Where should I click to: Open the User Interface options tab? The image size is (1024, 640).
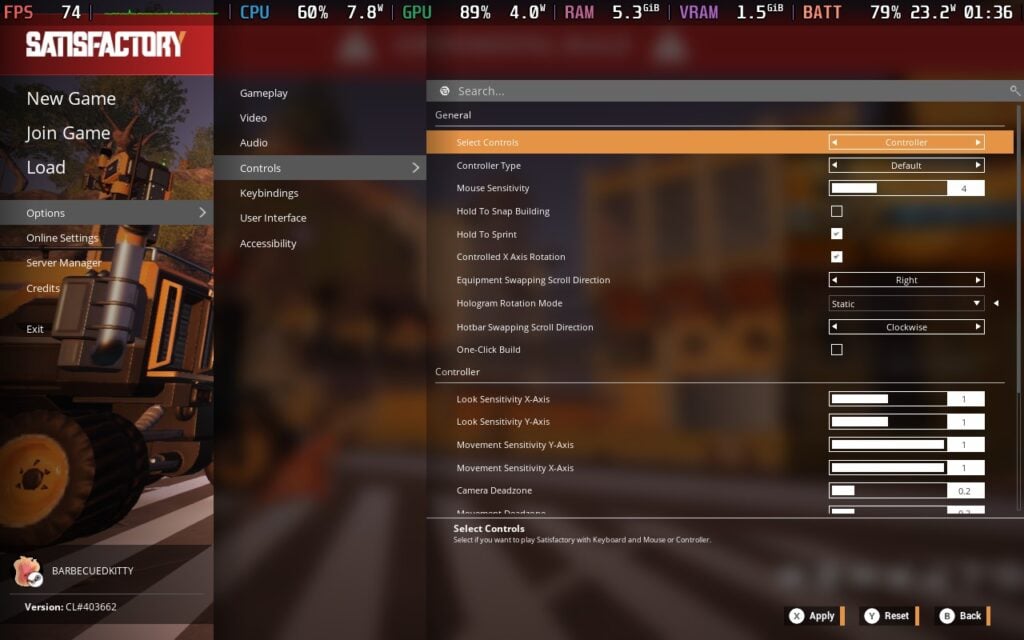click(273, 218)
